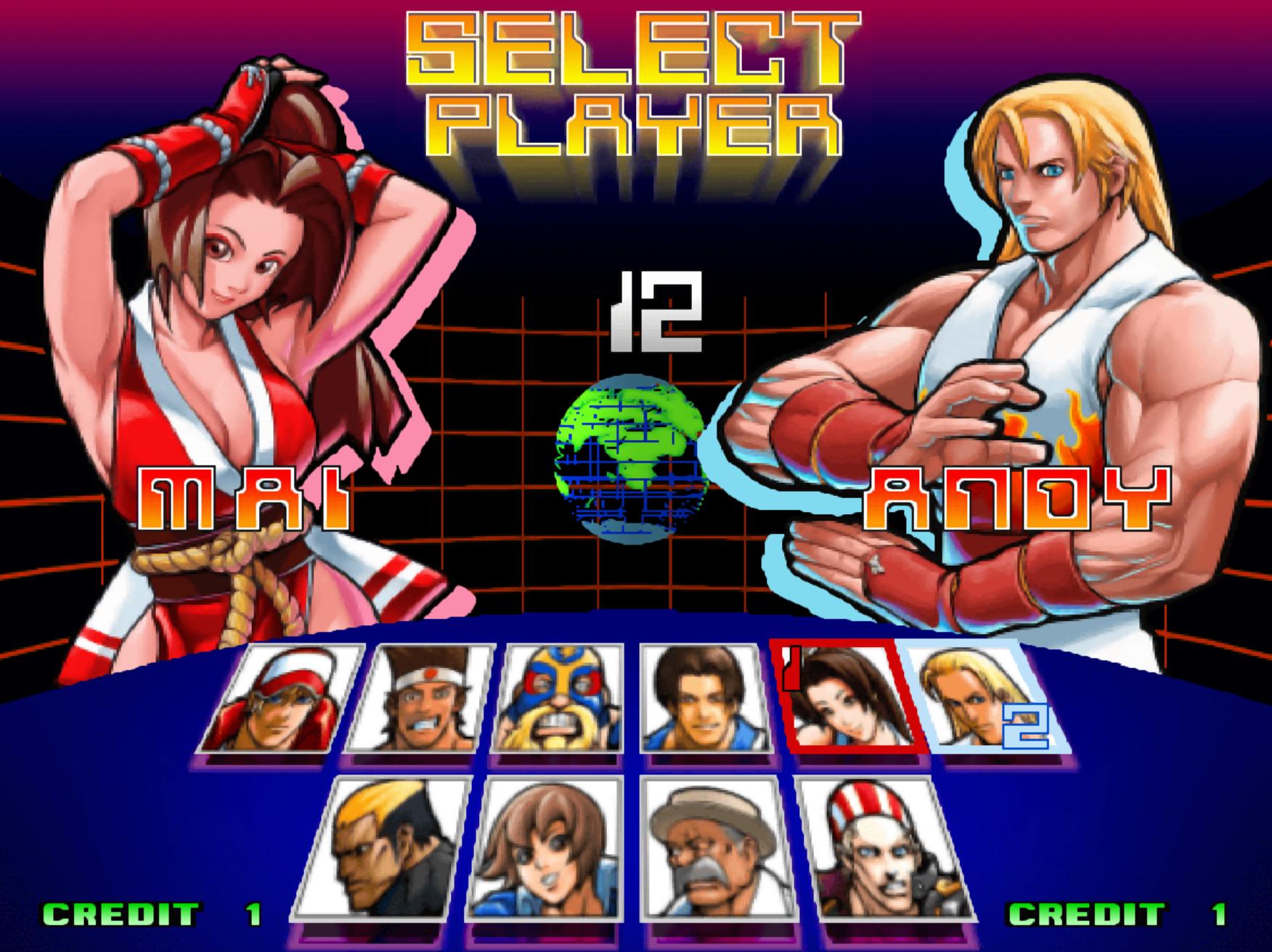1272x952 pixels.
Task: Select Terry's red cap portrait
Action: 283,699
